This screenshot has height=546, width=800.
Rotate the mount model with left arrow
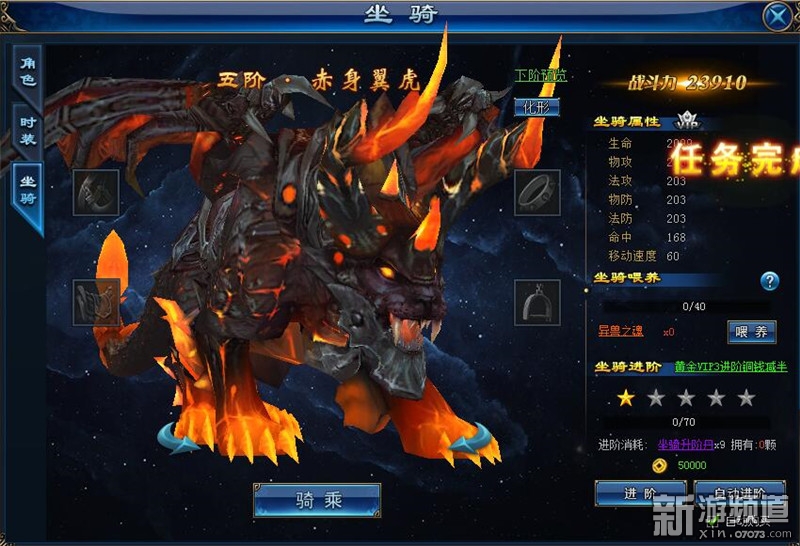180,439
